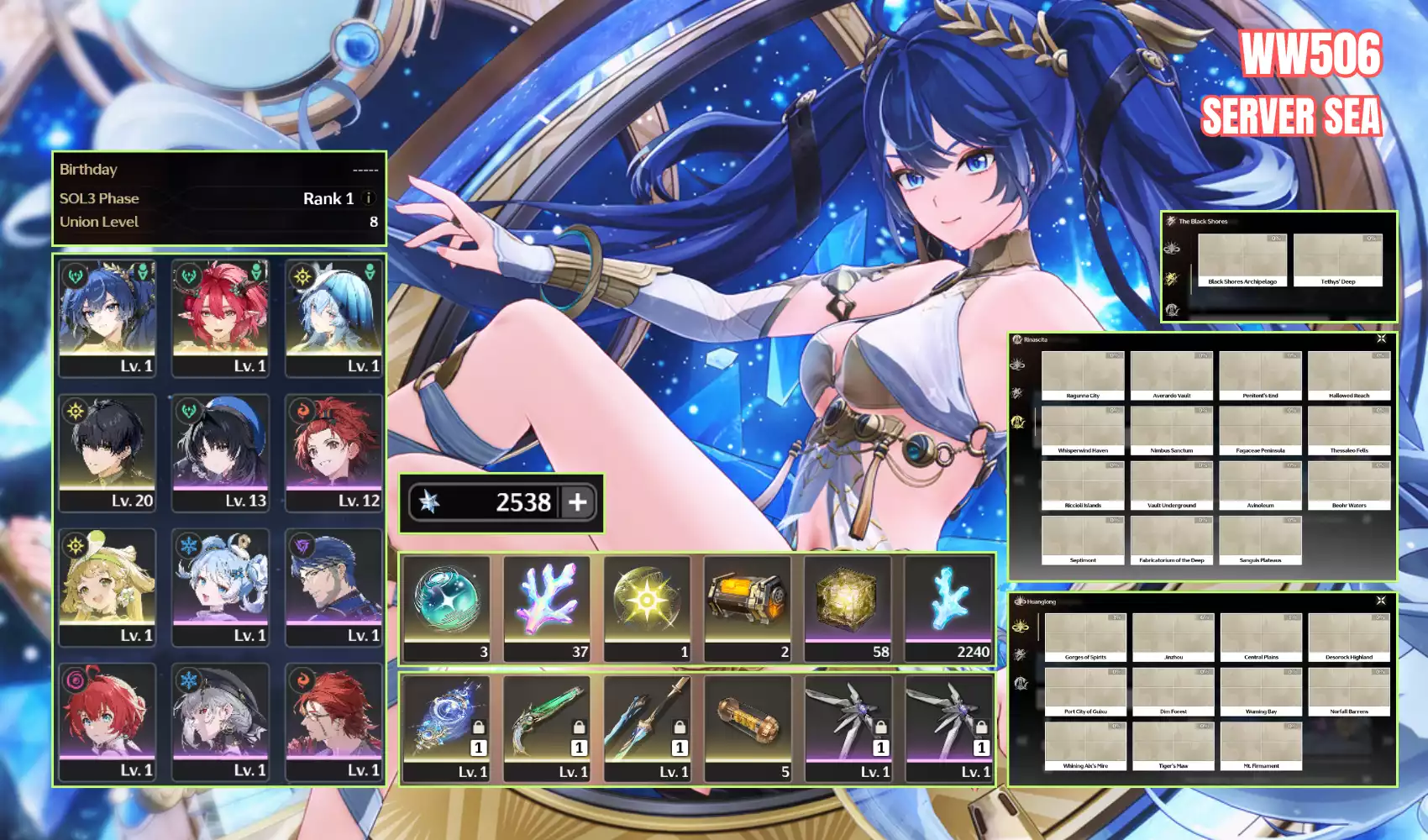Select the Lv. 12 red-haired character portrait
Image resolution: width=1428 pixels, height=840 pixels.
tap(334, 452)
